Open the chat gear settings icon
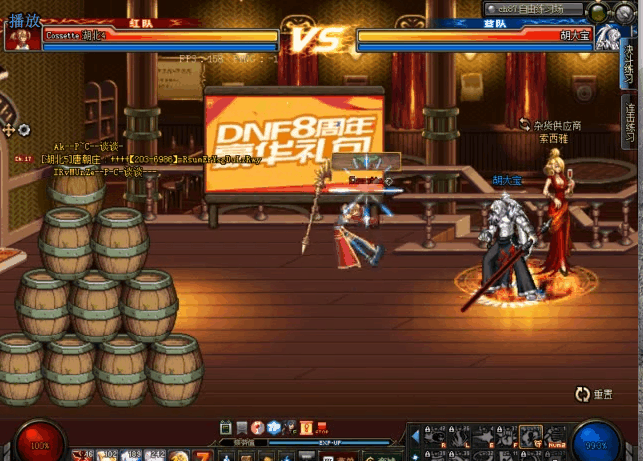 coord(24,130)
